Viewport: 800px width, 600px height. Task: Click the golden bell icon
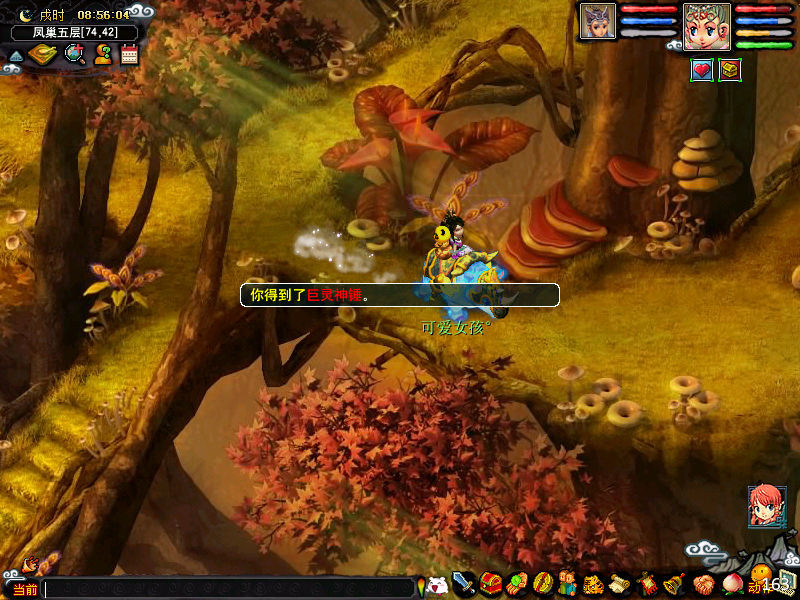675,584
